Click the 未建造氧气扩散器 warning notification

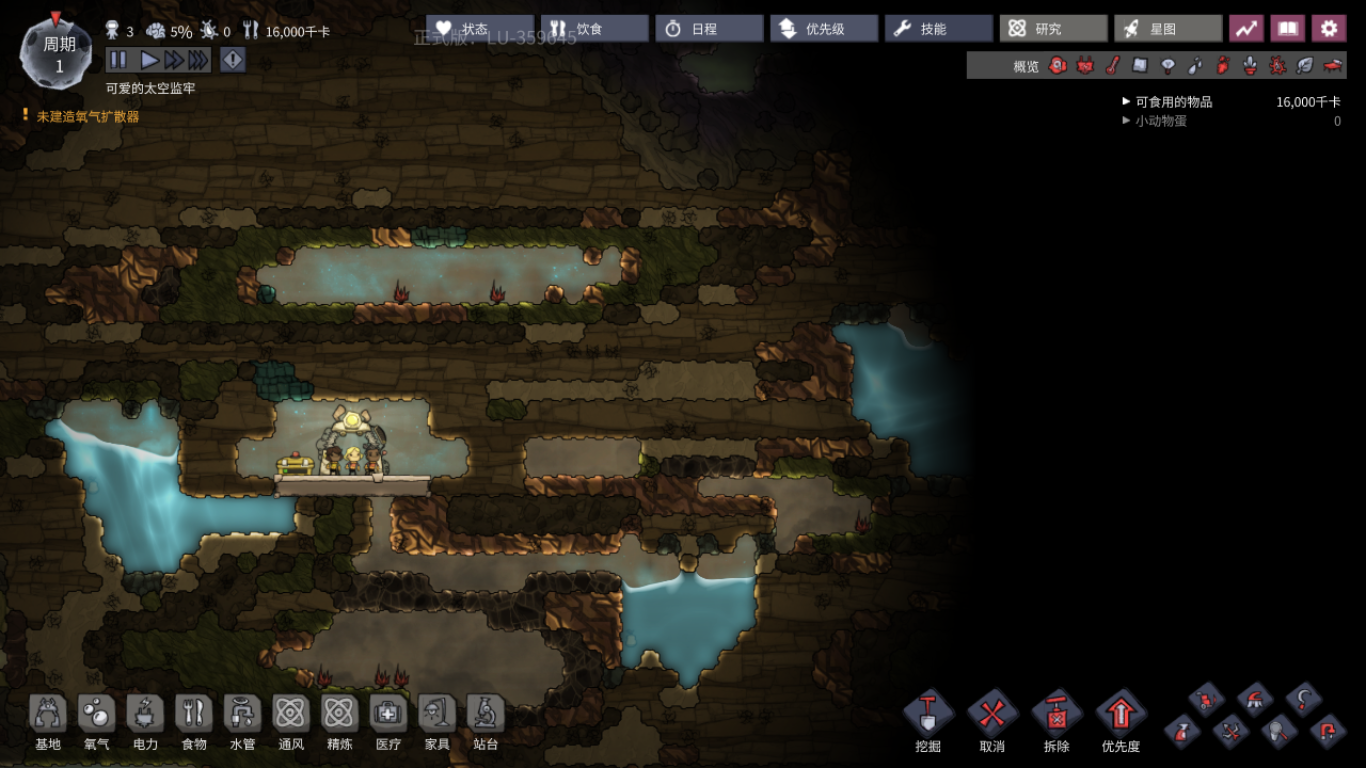click(87, 117)
